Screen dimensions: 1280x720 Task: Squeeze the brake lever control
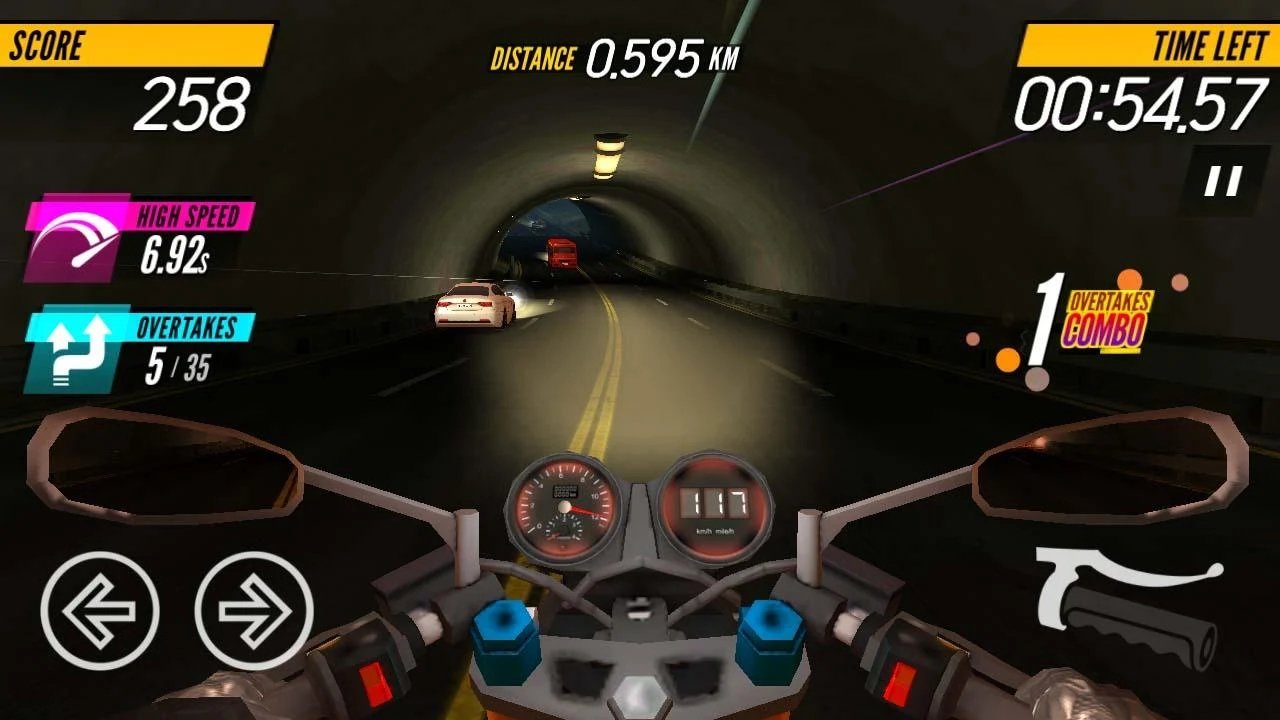point(1127,606)
